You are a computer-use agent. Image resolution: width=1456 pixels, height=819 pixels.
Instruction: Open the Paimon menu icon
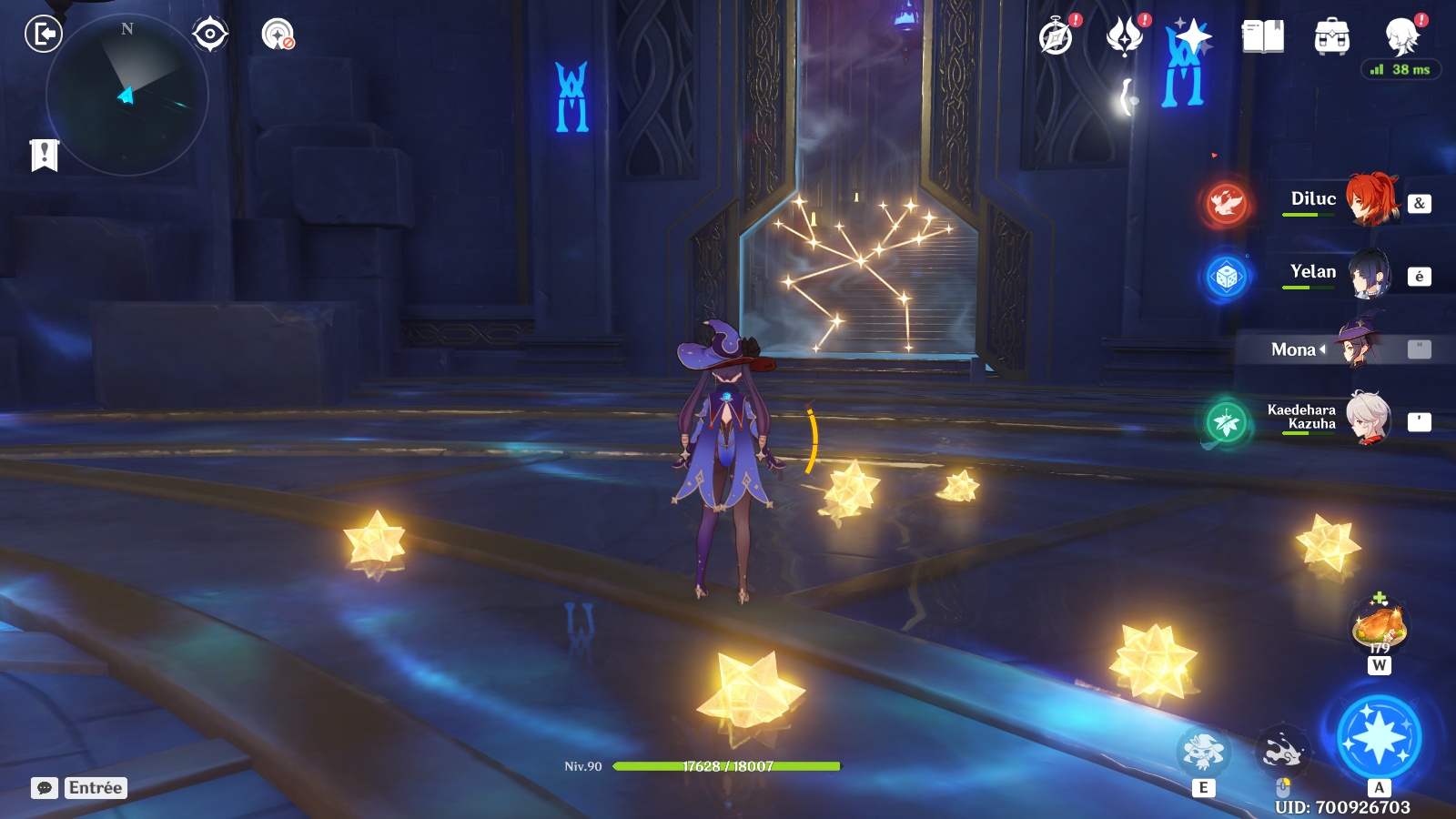[x=1402, y=36]
